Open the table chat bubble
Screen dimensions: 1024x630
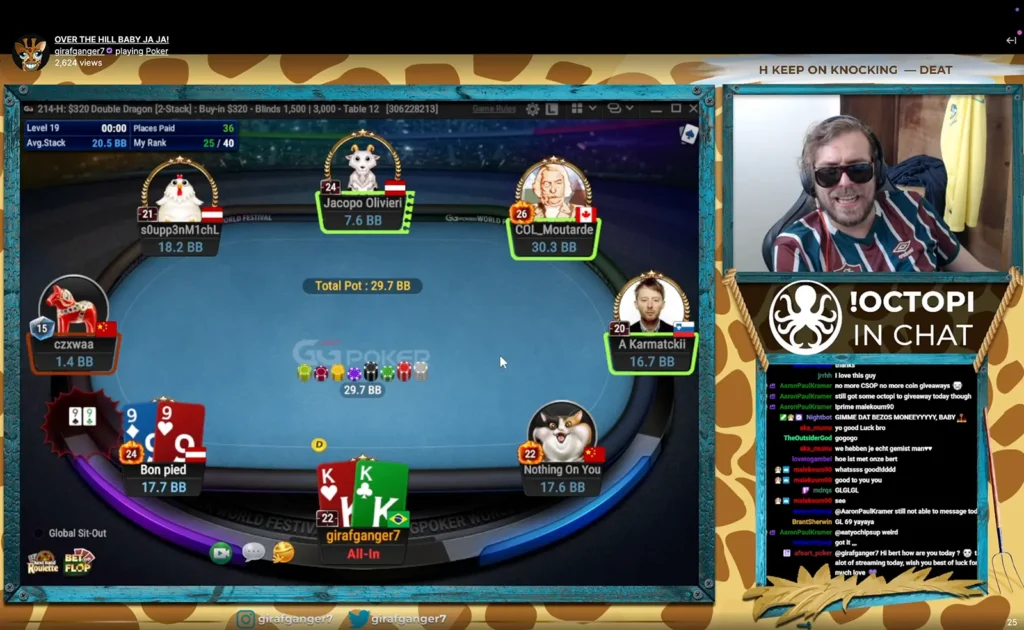253,552
